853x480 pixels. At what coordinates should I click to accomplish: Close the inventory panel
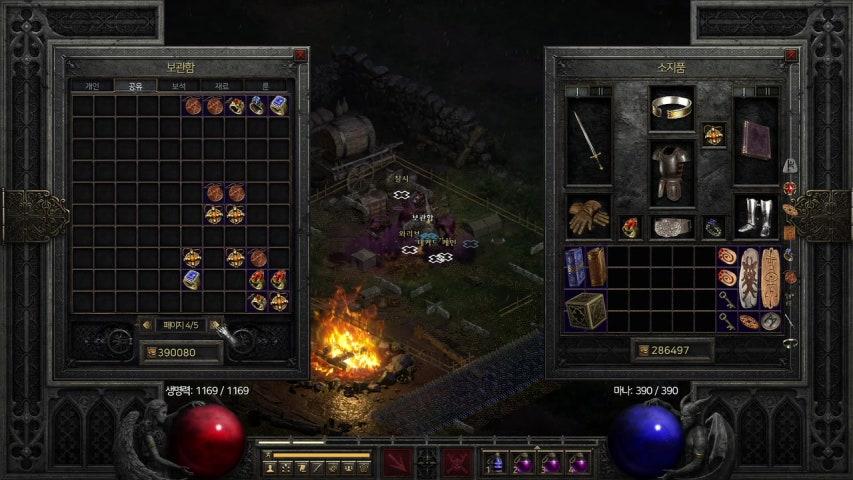[x=792, y=56]
